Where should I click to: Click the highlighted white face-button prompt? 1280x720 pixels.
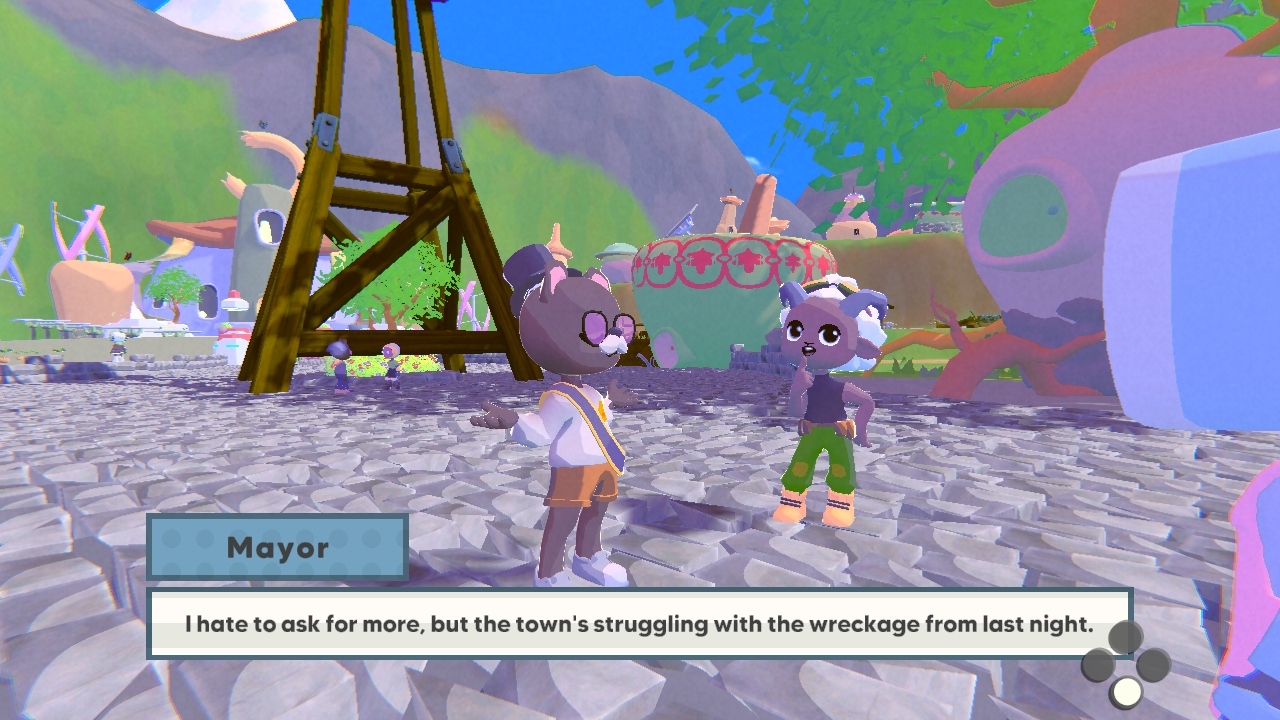tap(1127, 690)
